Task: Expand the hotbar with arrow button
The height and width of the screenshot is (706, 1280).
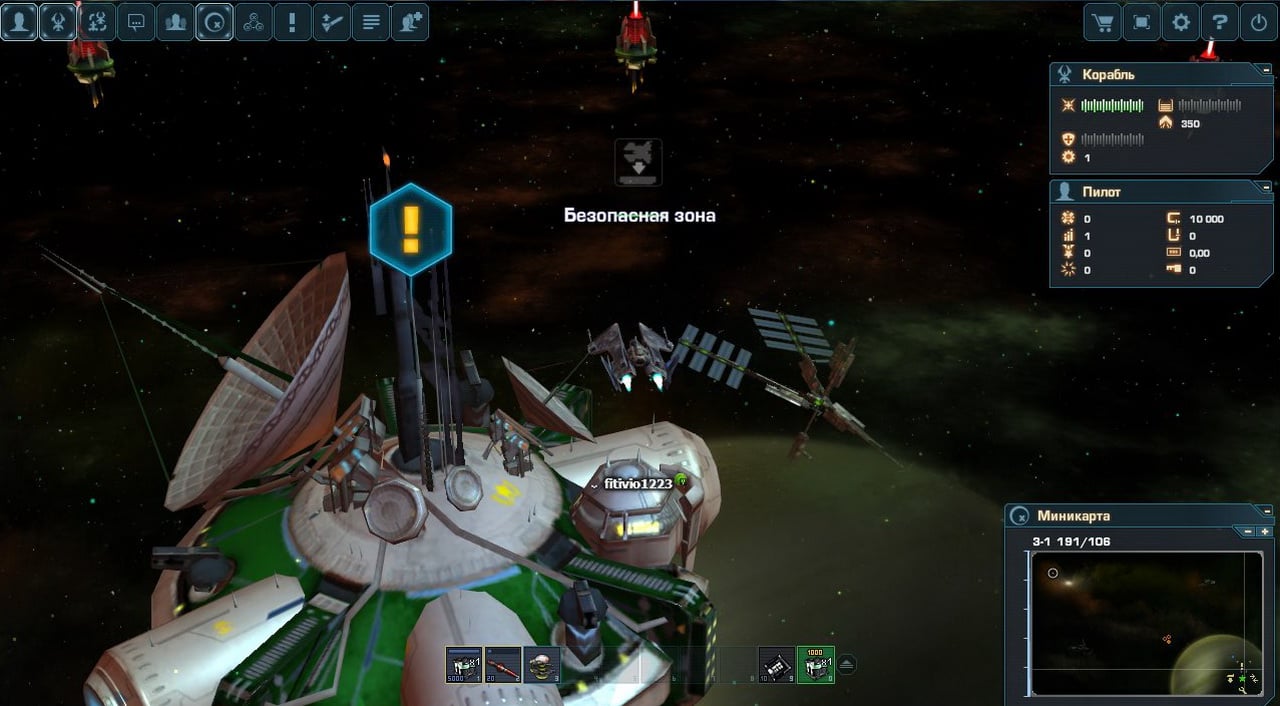Action: click(847, 664)
